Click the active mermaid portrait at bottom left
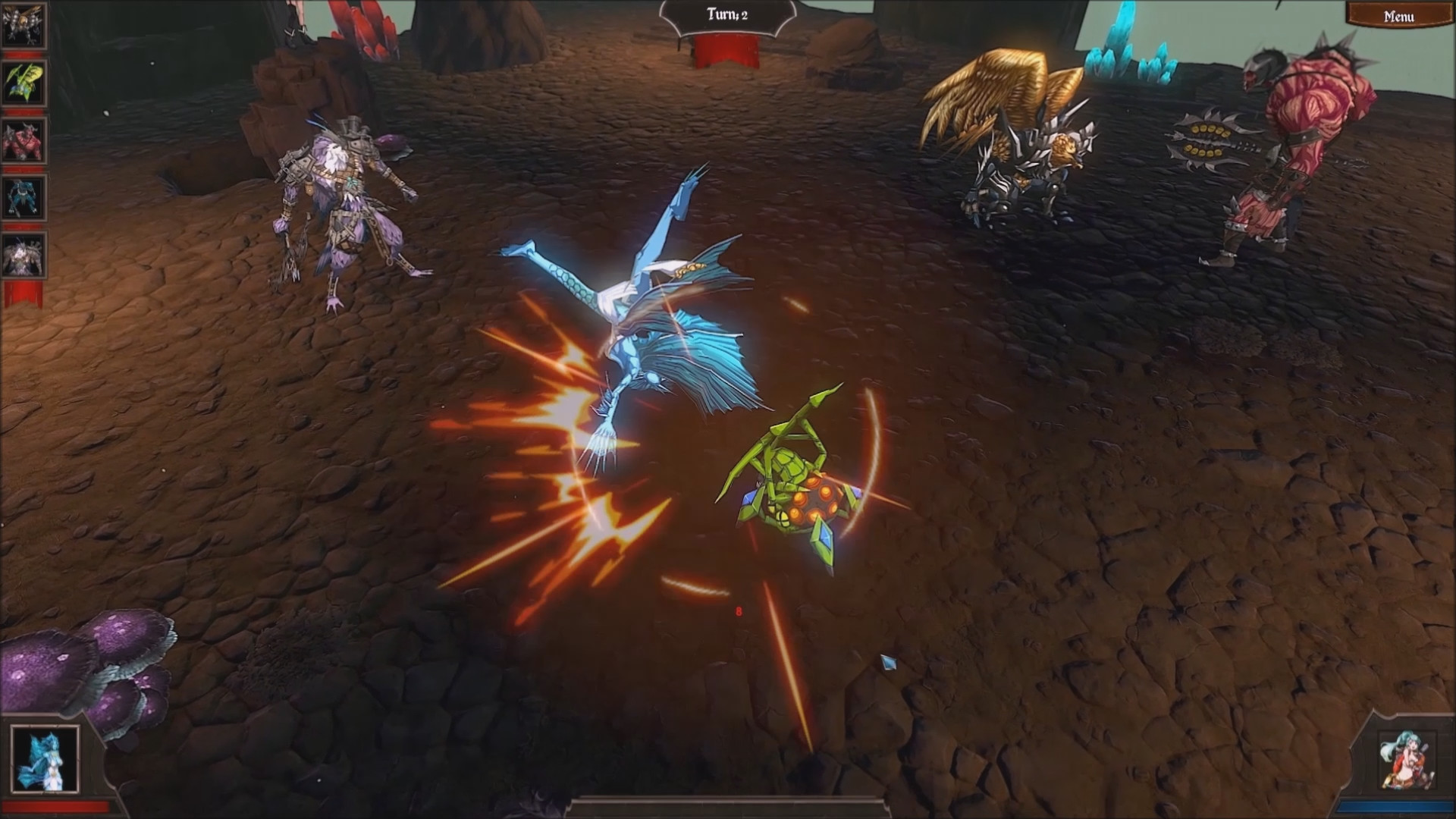 point(44,758)
